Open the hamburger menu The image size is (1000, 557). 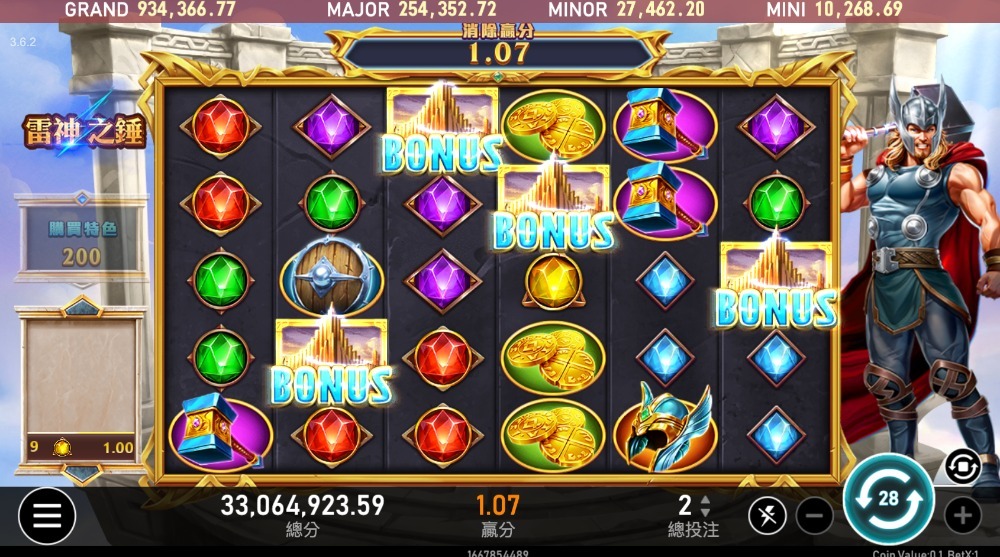coord(46,515)
